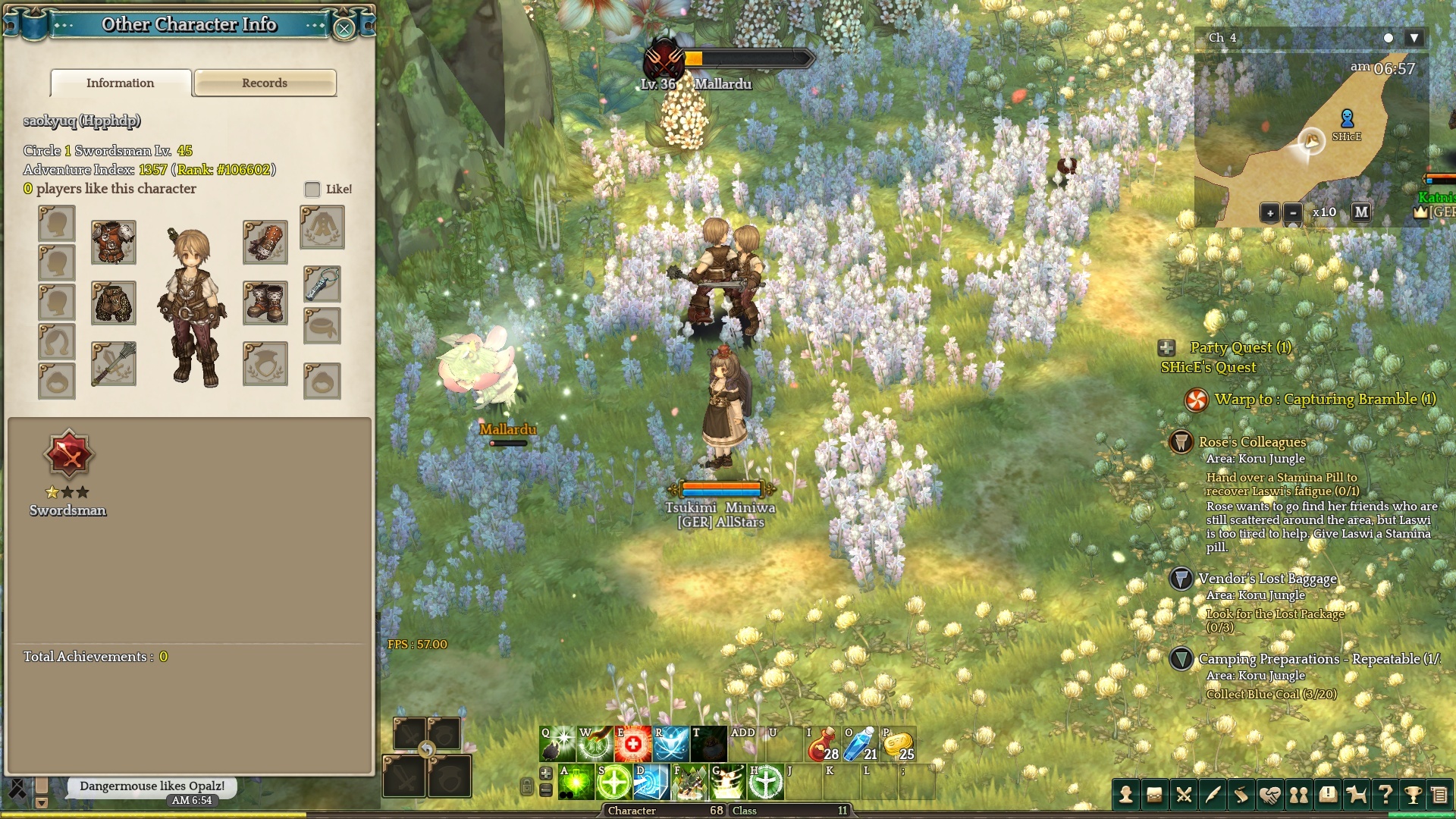Use the red health potion
1456x819 pixels.
tap(823, 744)
